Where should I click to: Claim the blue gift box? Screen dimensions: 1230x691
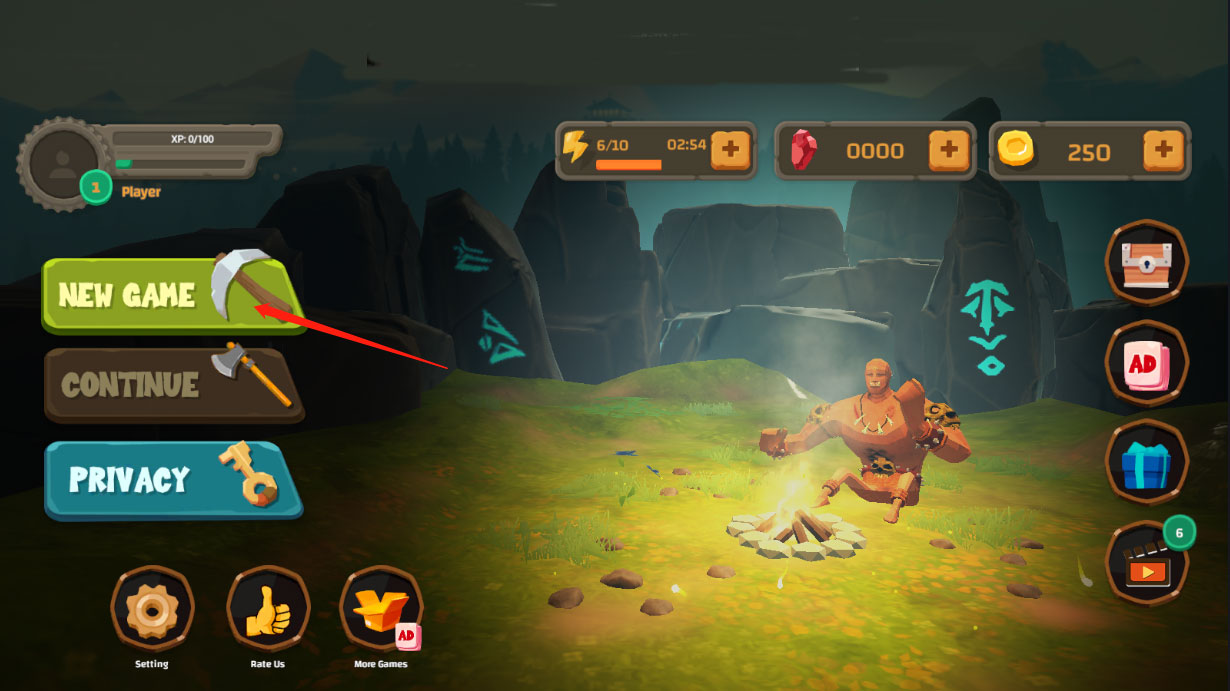click(x=1146, y=463)
